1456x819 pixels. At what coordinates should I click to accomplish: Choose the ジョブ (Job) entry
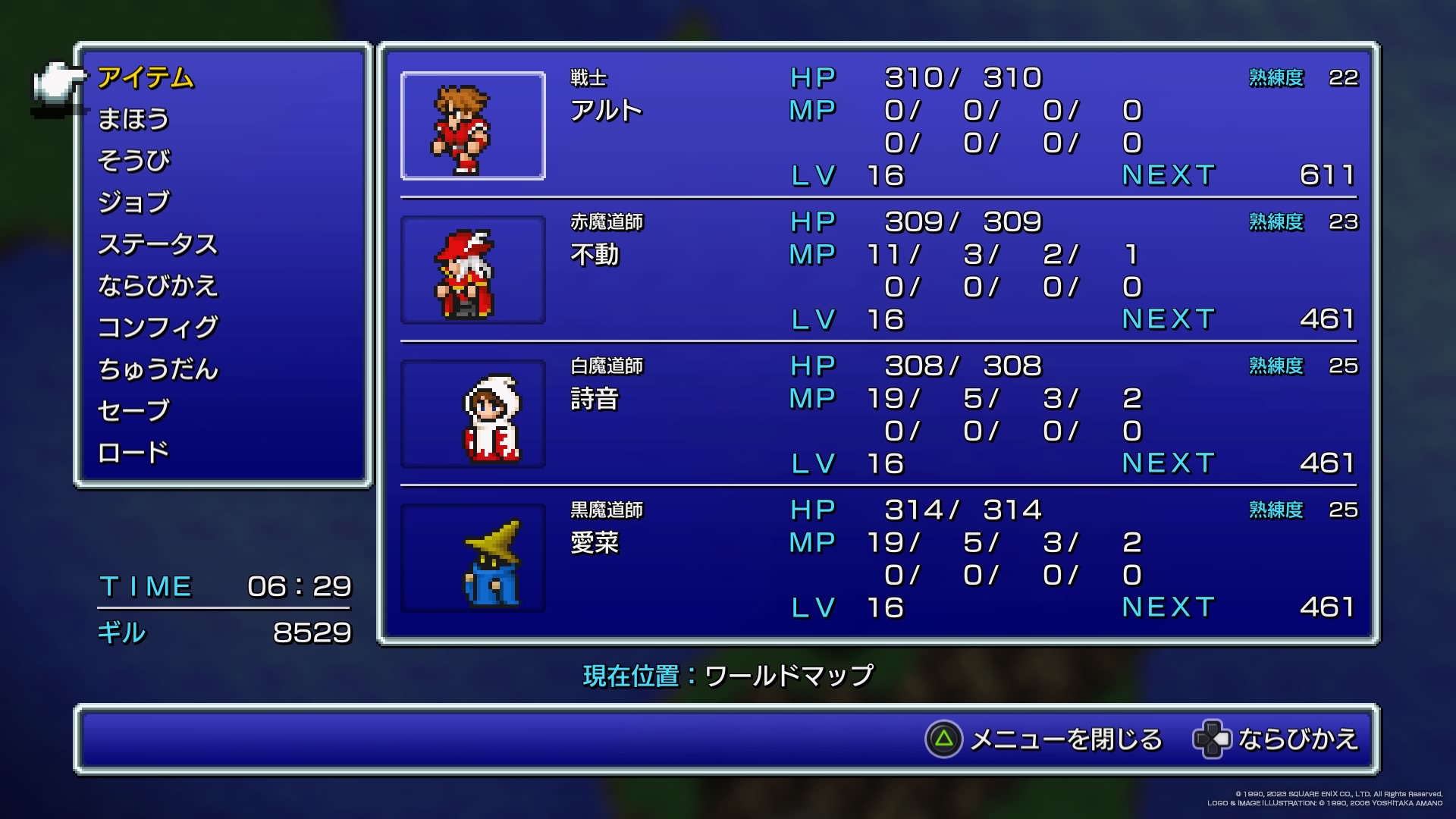[134, 202]
